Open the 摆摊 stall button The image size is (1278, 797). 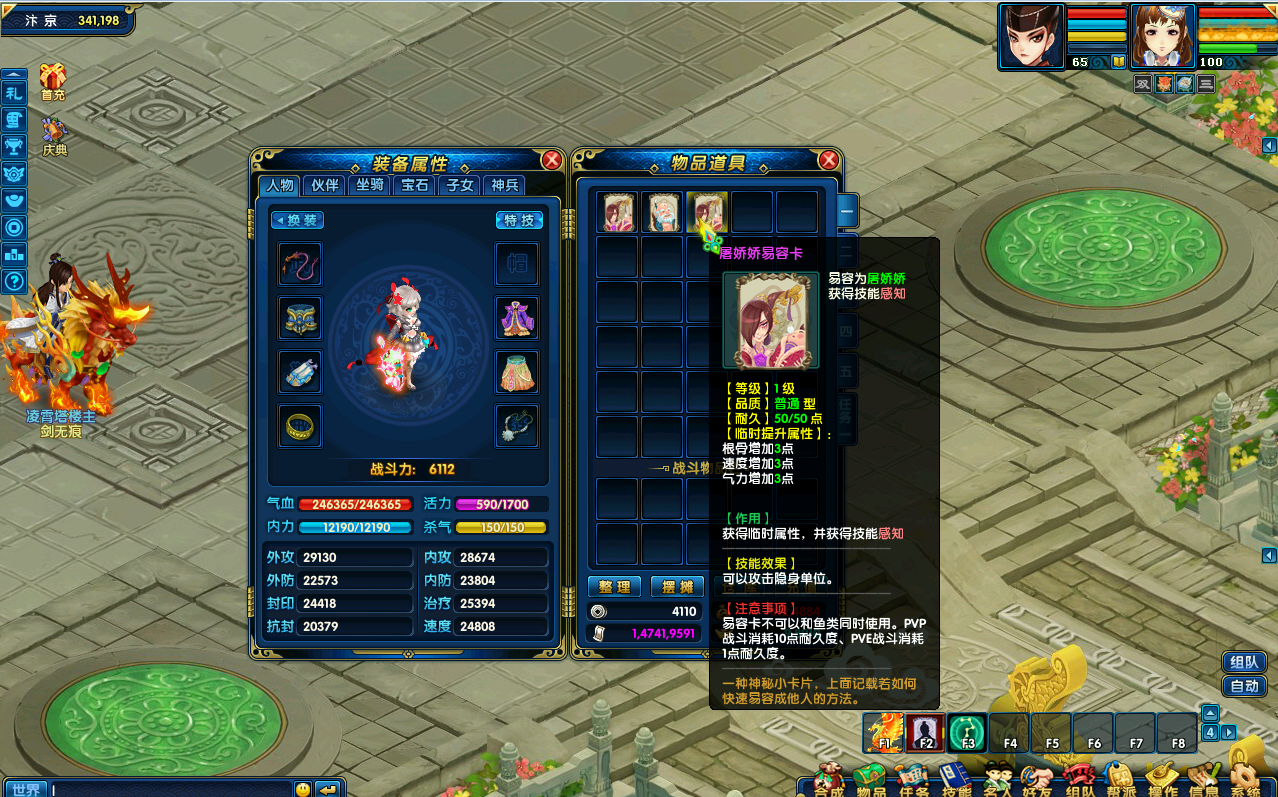tap(675, 587)
